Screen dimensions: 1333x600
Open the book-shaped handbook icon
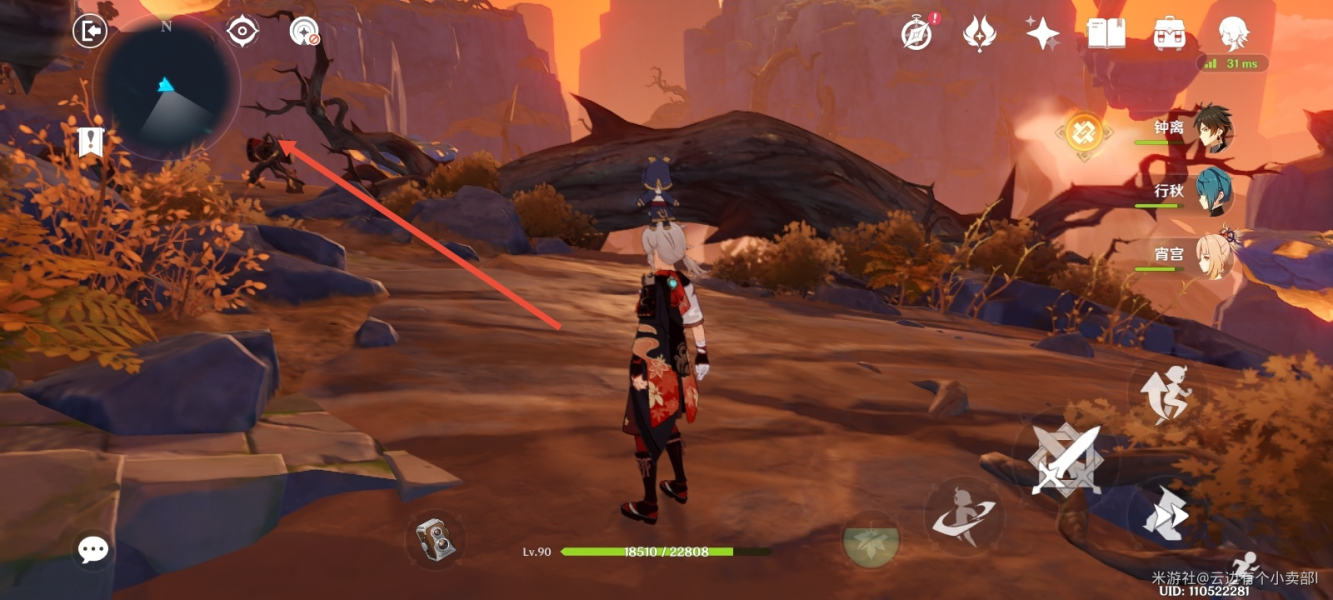1106,34
